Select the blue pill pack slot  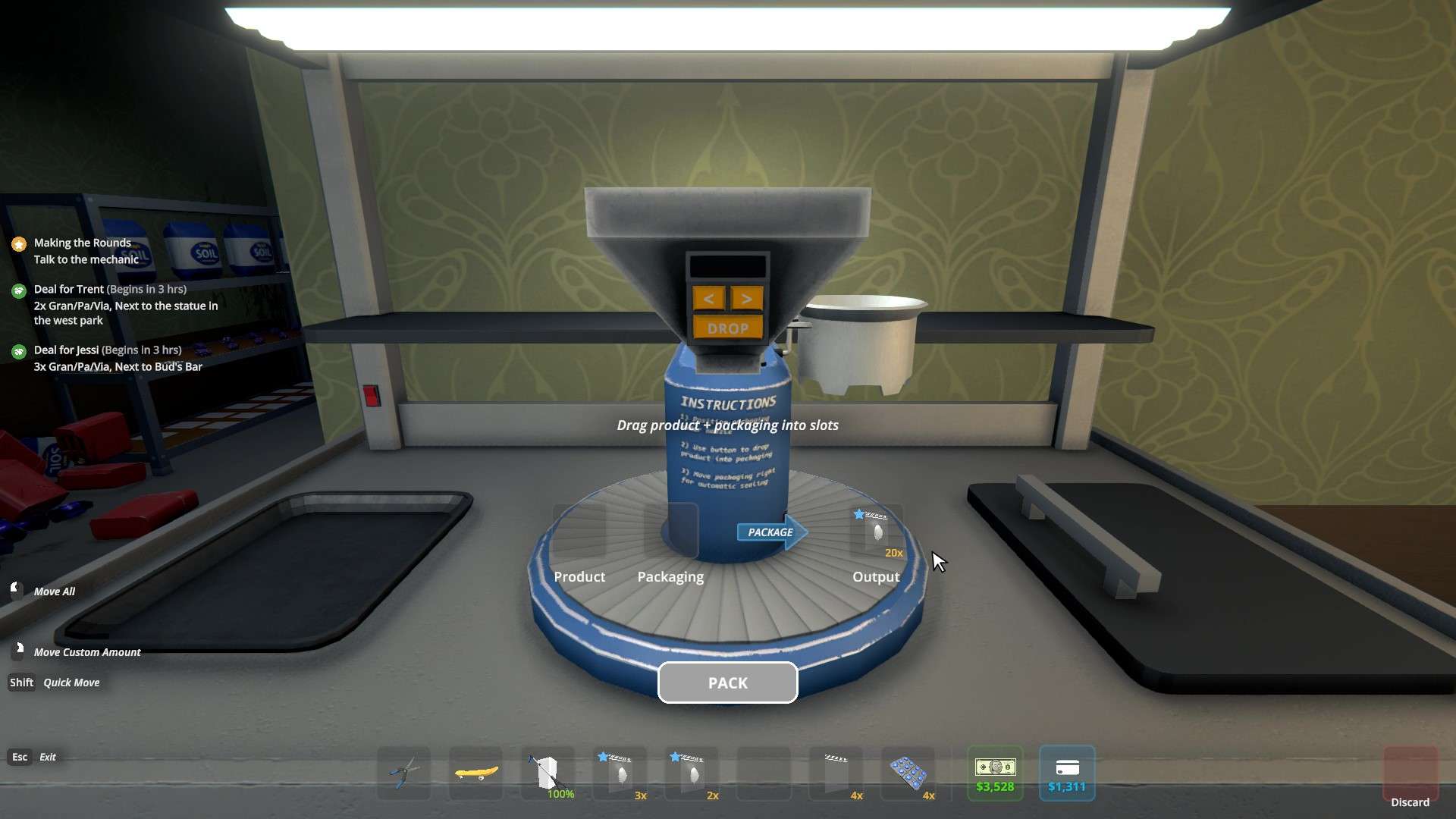(x=908, y=773)
